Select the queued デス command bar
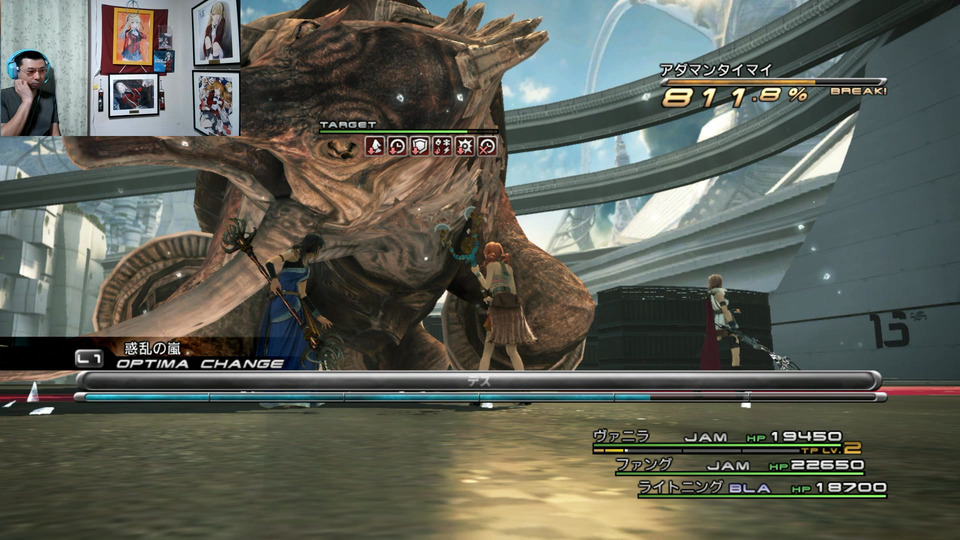This screenshot has height=540, width=960. pyautogui.click(x=478, y=381)
